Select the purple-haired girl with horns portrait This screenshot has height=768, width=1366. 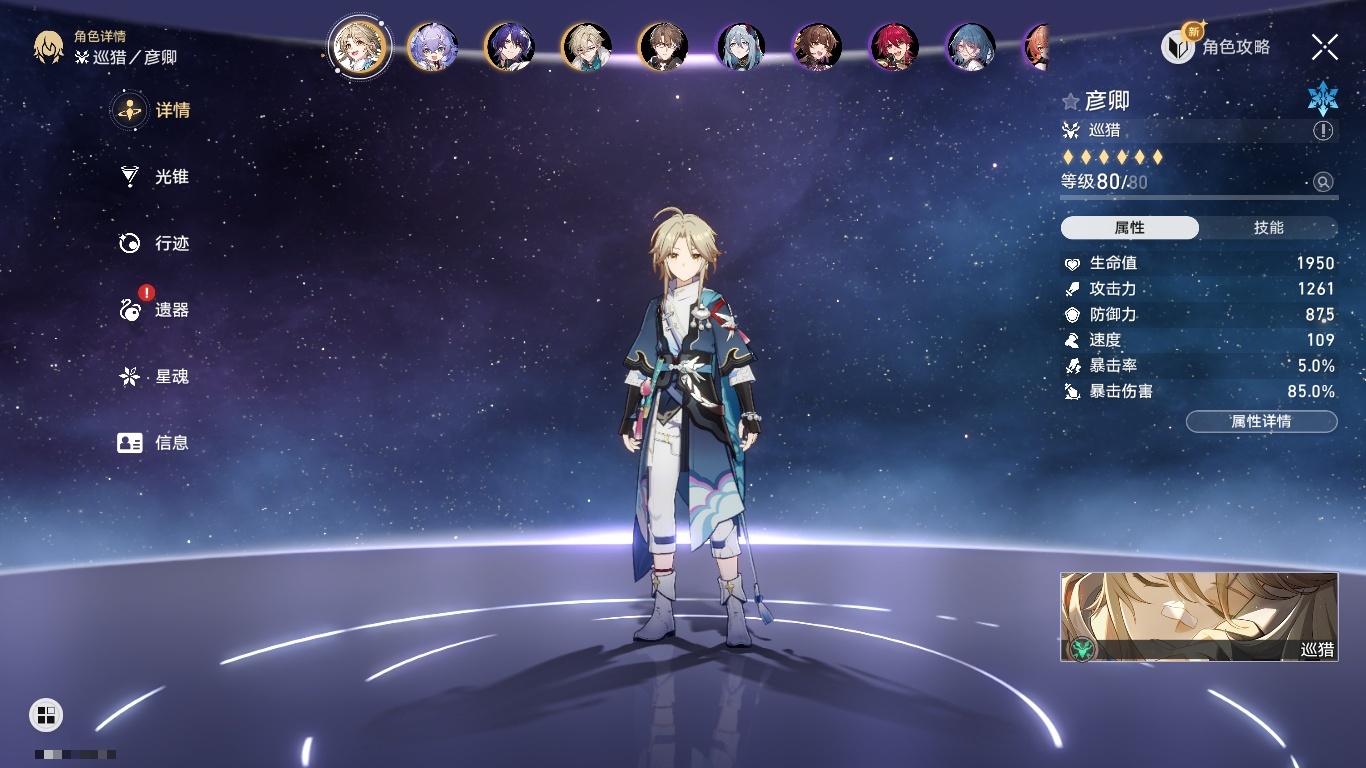click(x=433, y=47)
